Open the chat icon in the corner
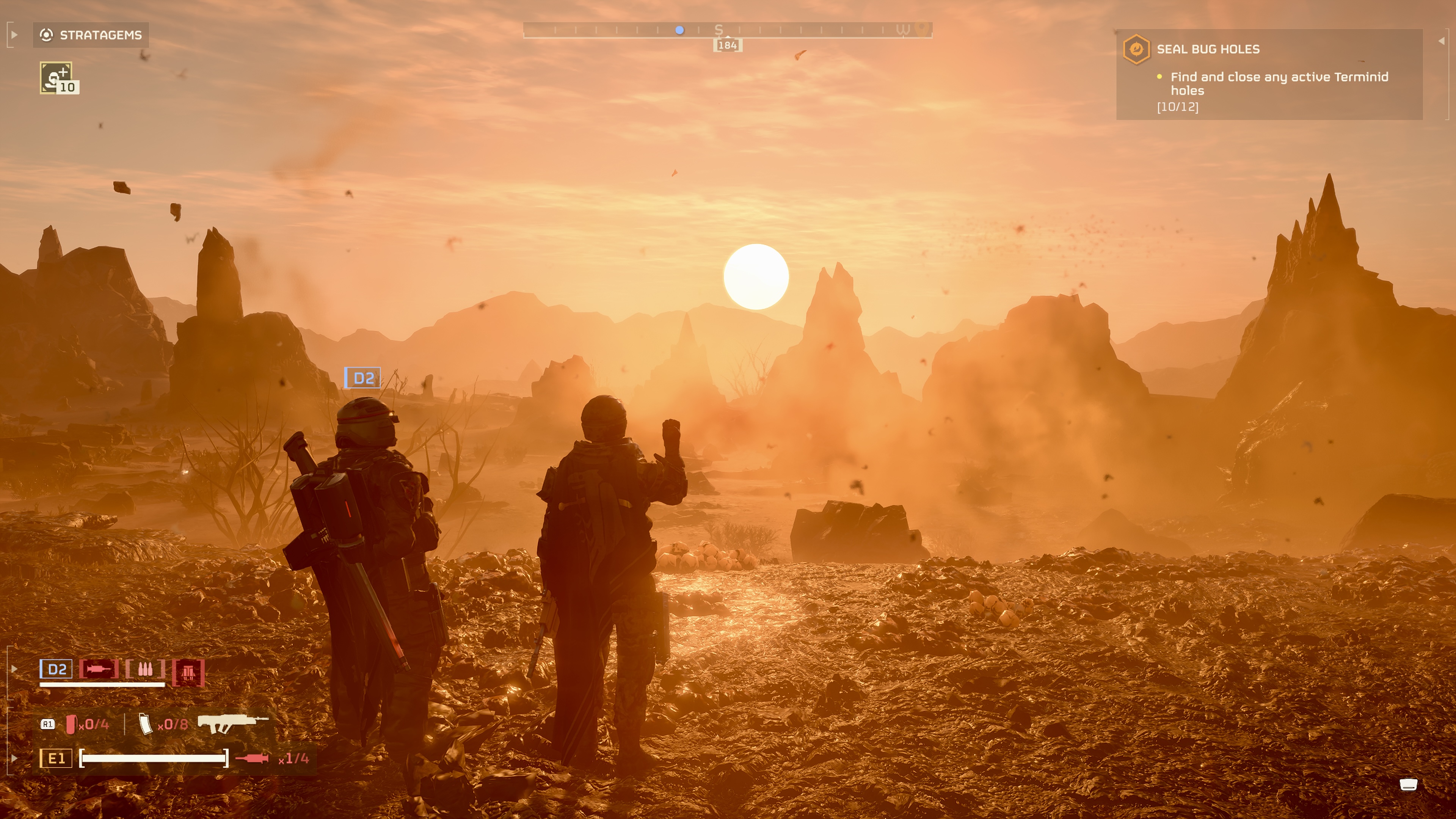This screenshot has width=1456, height=819. tap(1408, 784)
